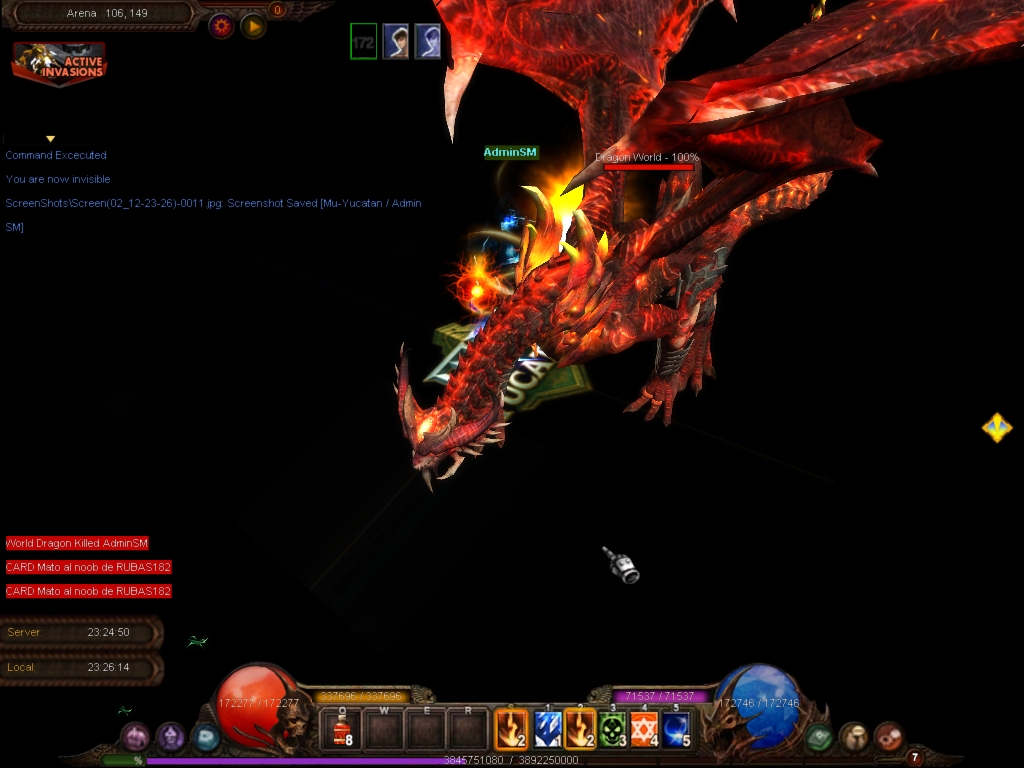1024x768 pixels.
Task: Click the beige round menu button
Action: (853, 737)
